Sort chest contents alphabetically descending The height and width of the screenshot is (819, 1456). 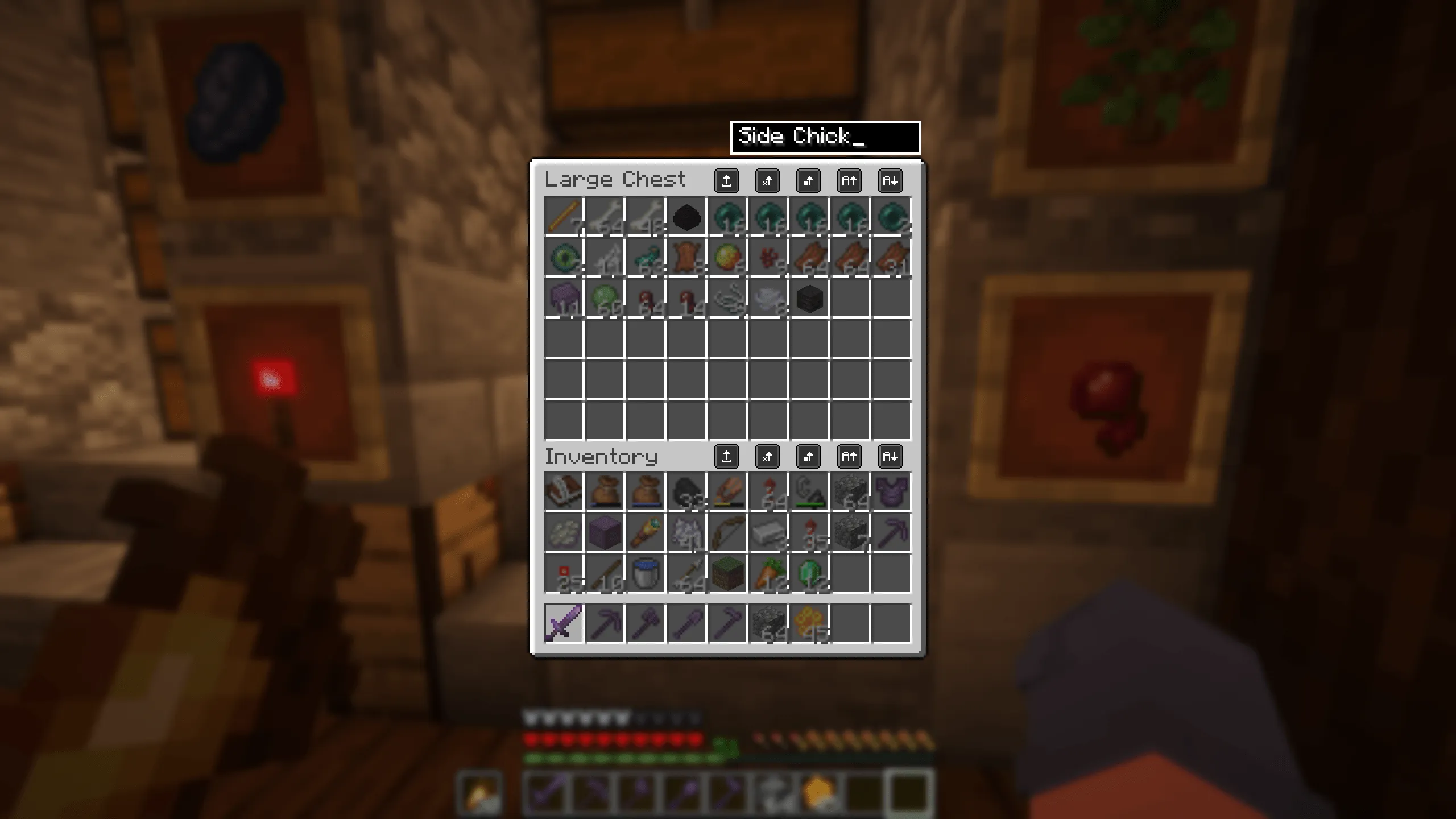click(891, 181)
